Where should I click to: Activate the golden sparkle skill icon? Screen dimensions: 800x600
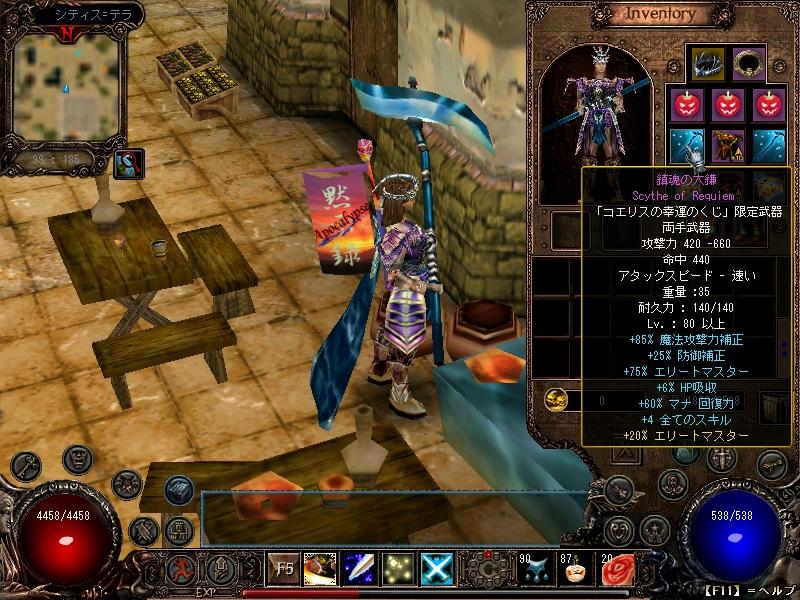(397, 569)
